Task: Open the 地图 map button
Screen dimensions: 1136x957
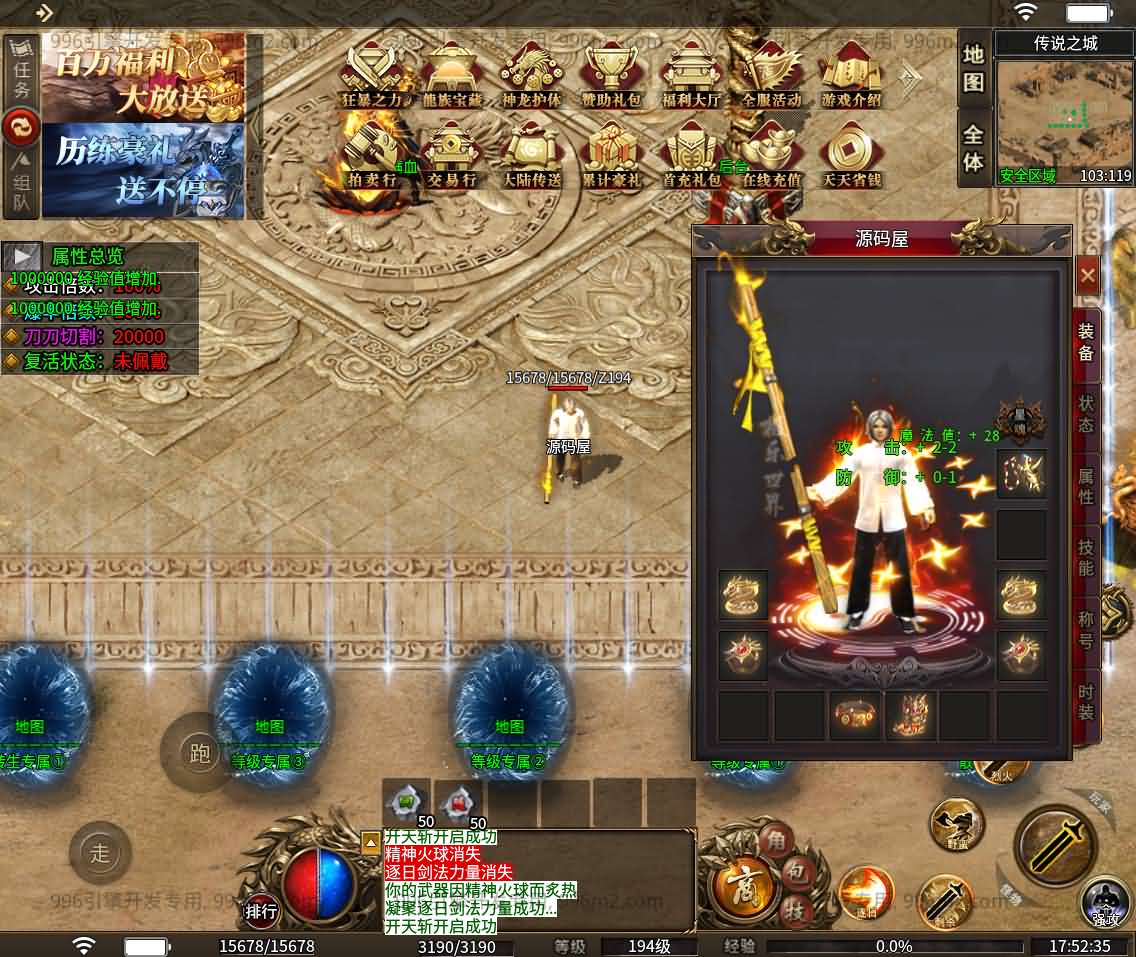Action: pyautogui.click(x=974, y=68)
